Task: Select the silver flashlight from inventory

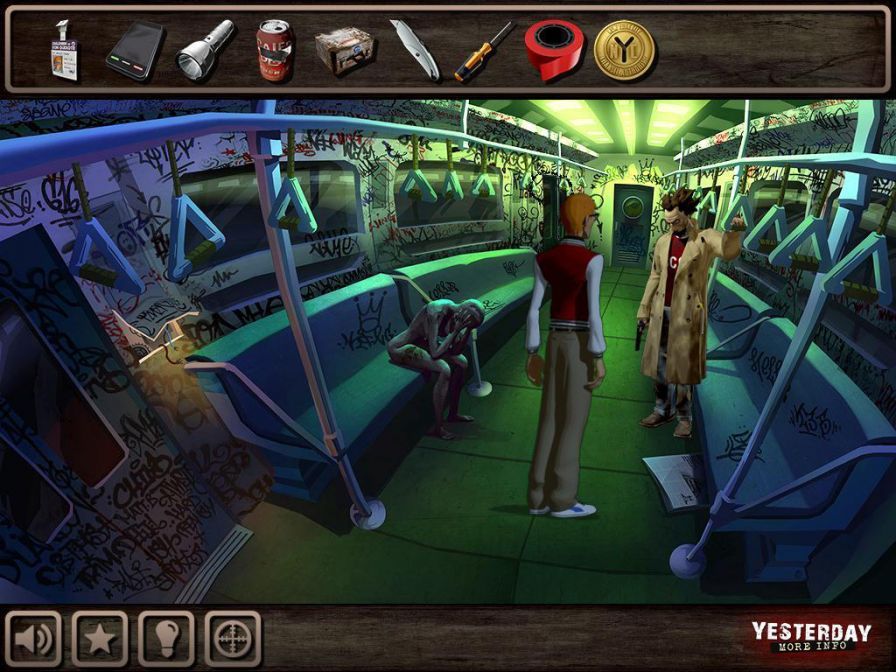Action: (x=204, y=49)
